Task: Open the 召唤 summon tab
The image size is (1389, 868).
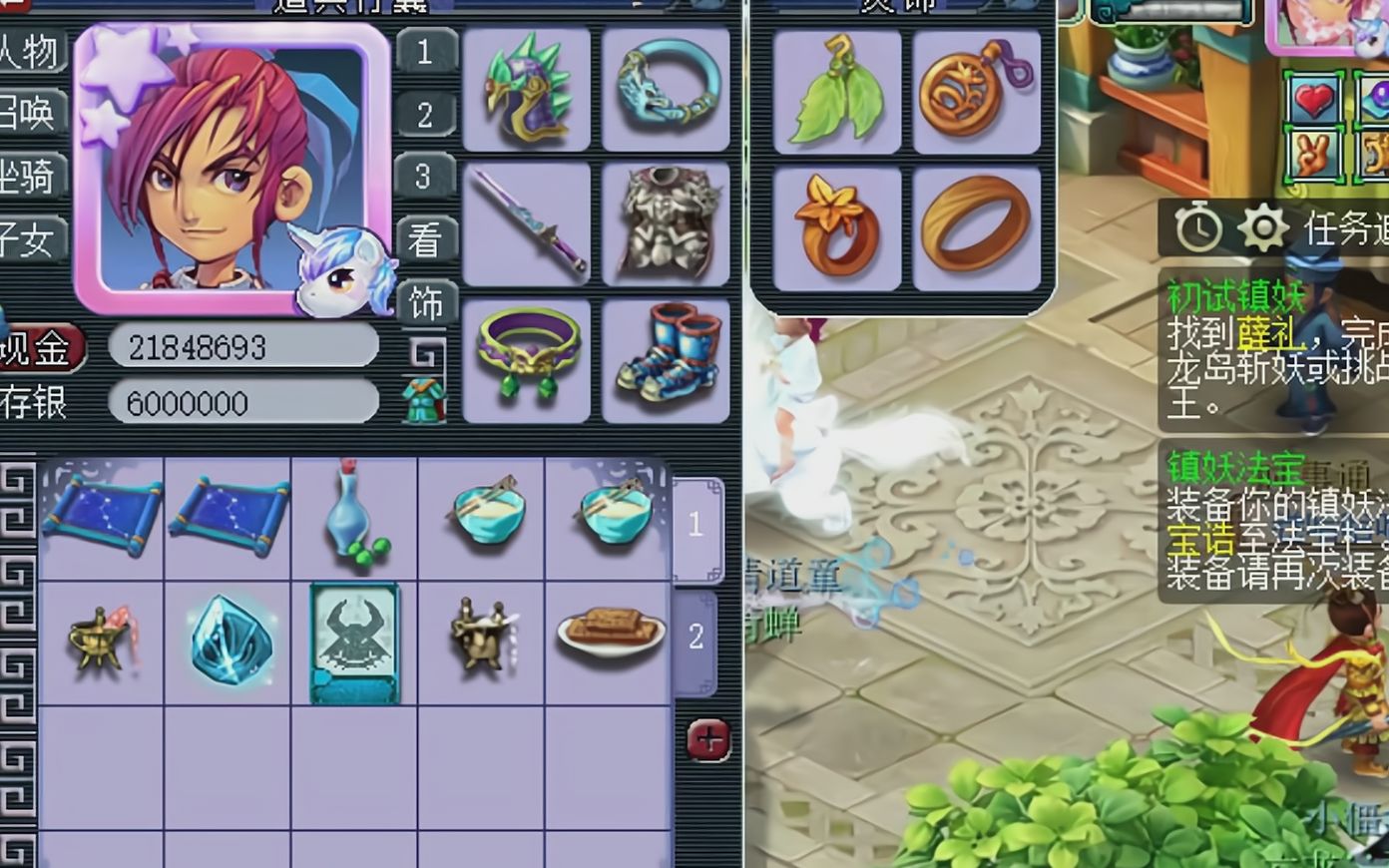Action: coord(30,114)
